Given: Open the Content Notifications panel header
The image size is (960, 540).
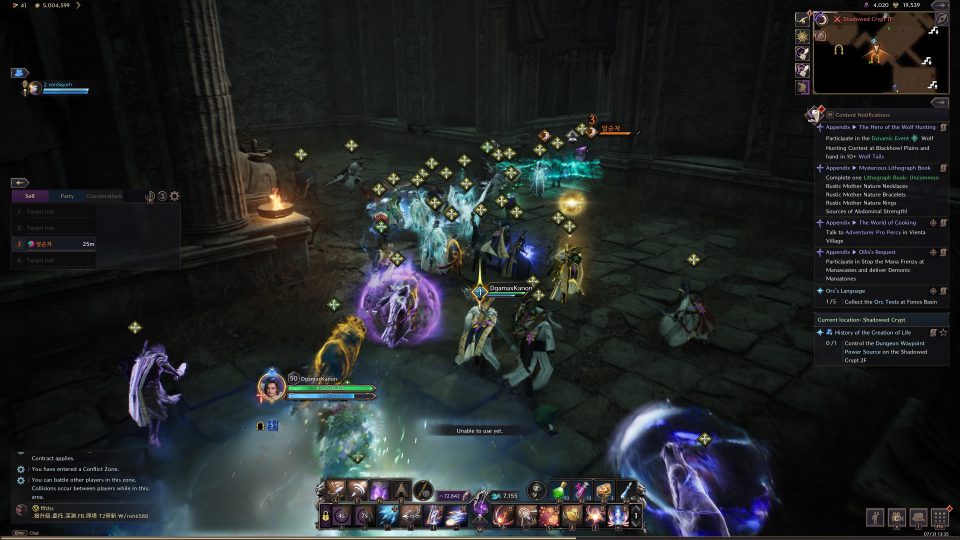Looking at the screenshot, I should tap(862, 115).
